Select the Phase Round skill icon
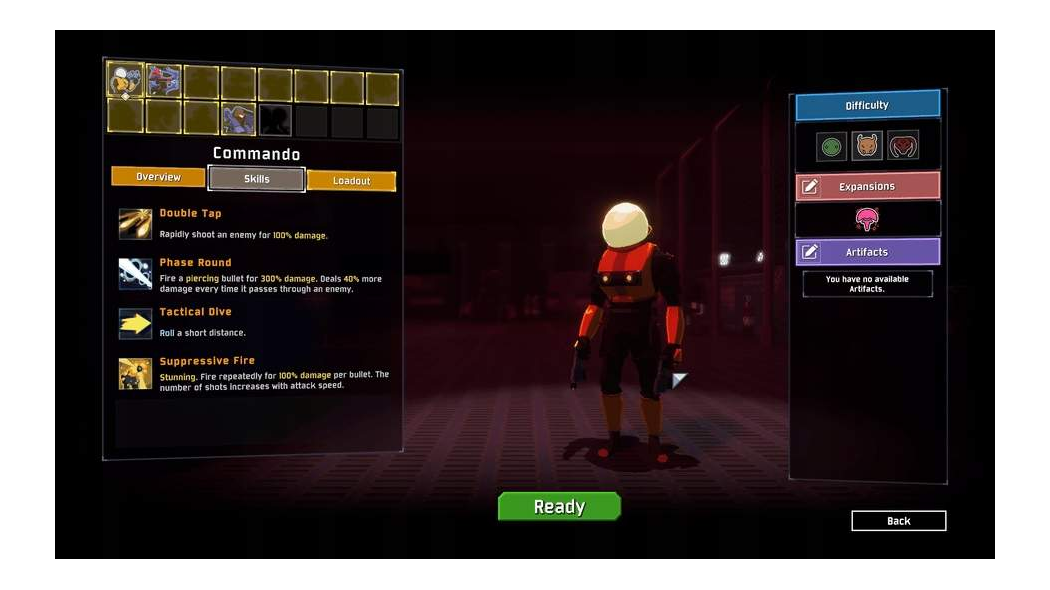This screenshot has height=590, width=1050. (135, 273)
